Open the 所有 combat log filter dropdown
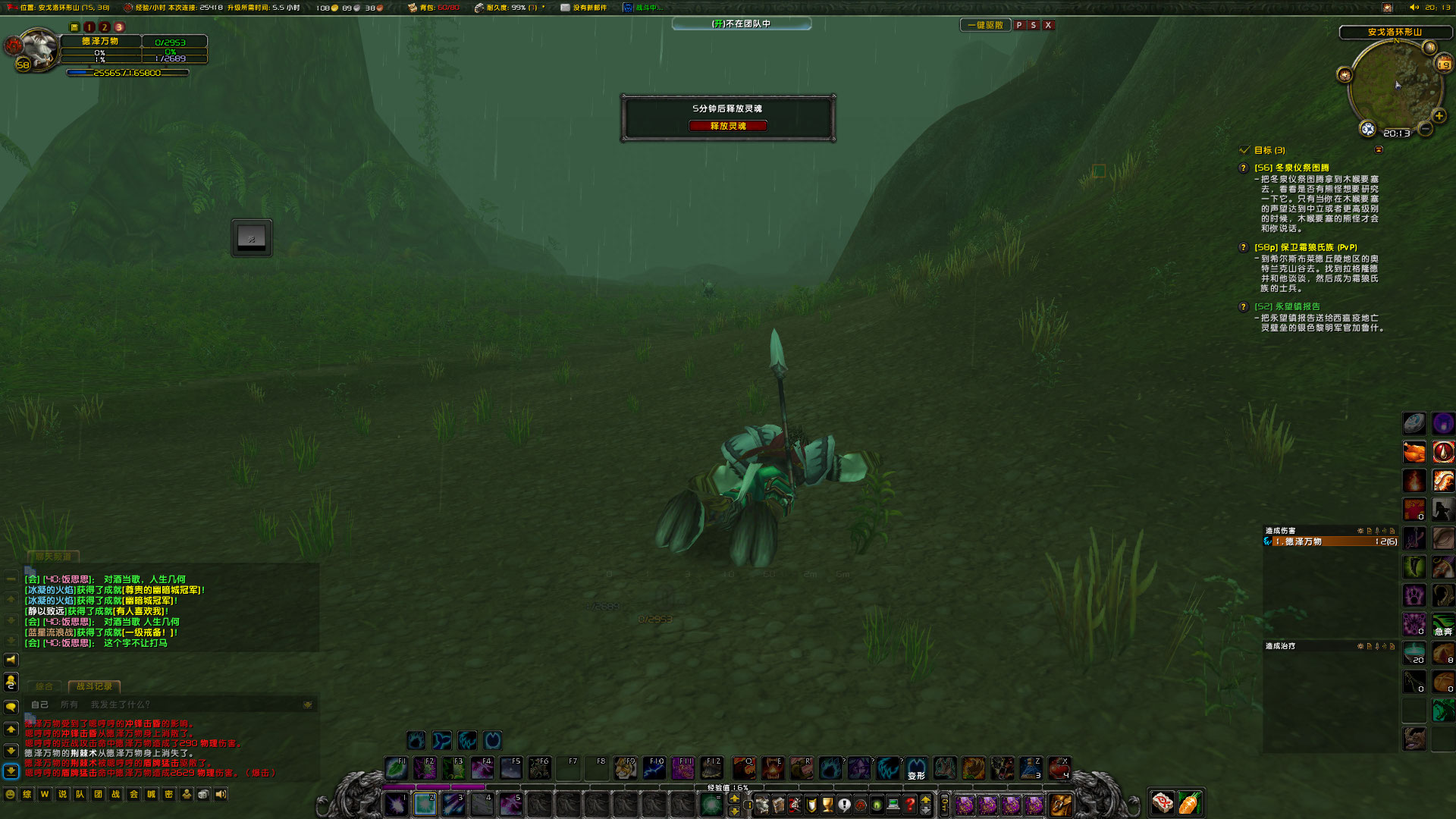The width and height of the screenshot is (1456, 819). coord(69,704)
